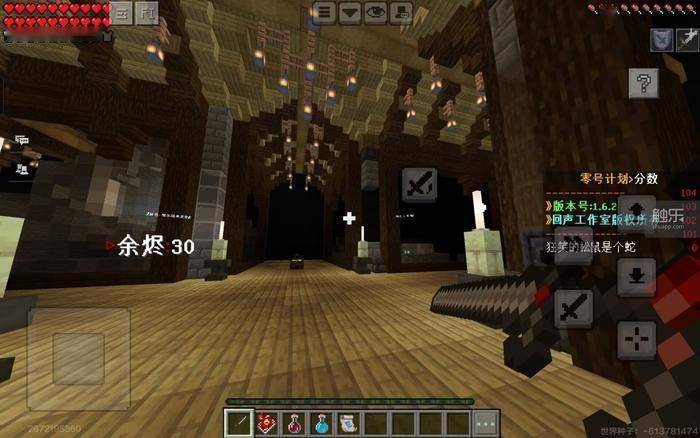Tap the upper sword attack button

pos(420,186)
